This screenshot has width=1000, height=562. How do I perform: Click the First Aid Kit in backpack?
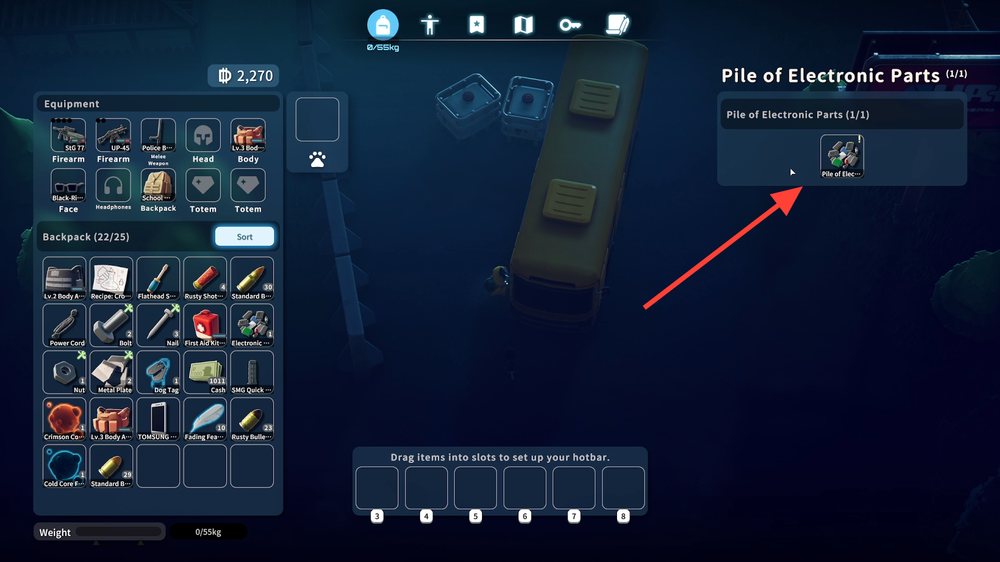(x=205, y=325)
